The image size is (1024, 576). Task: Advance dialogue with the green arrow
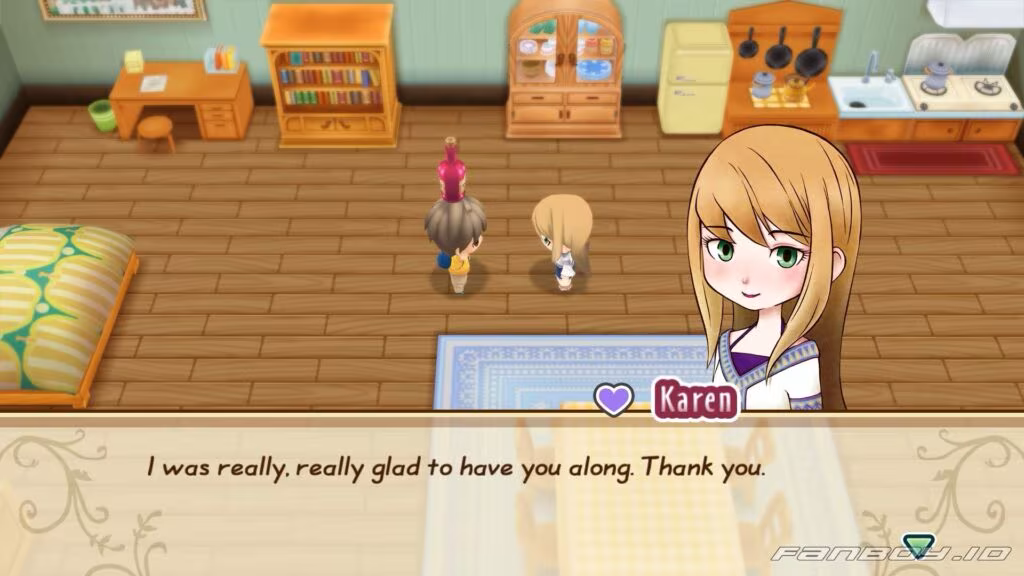917,546
